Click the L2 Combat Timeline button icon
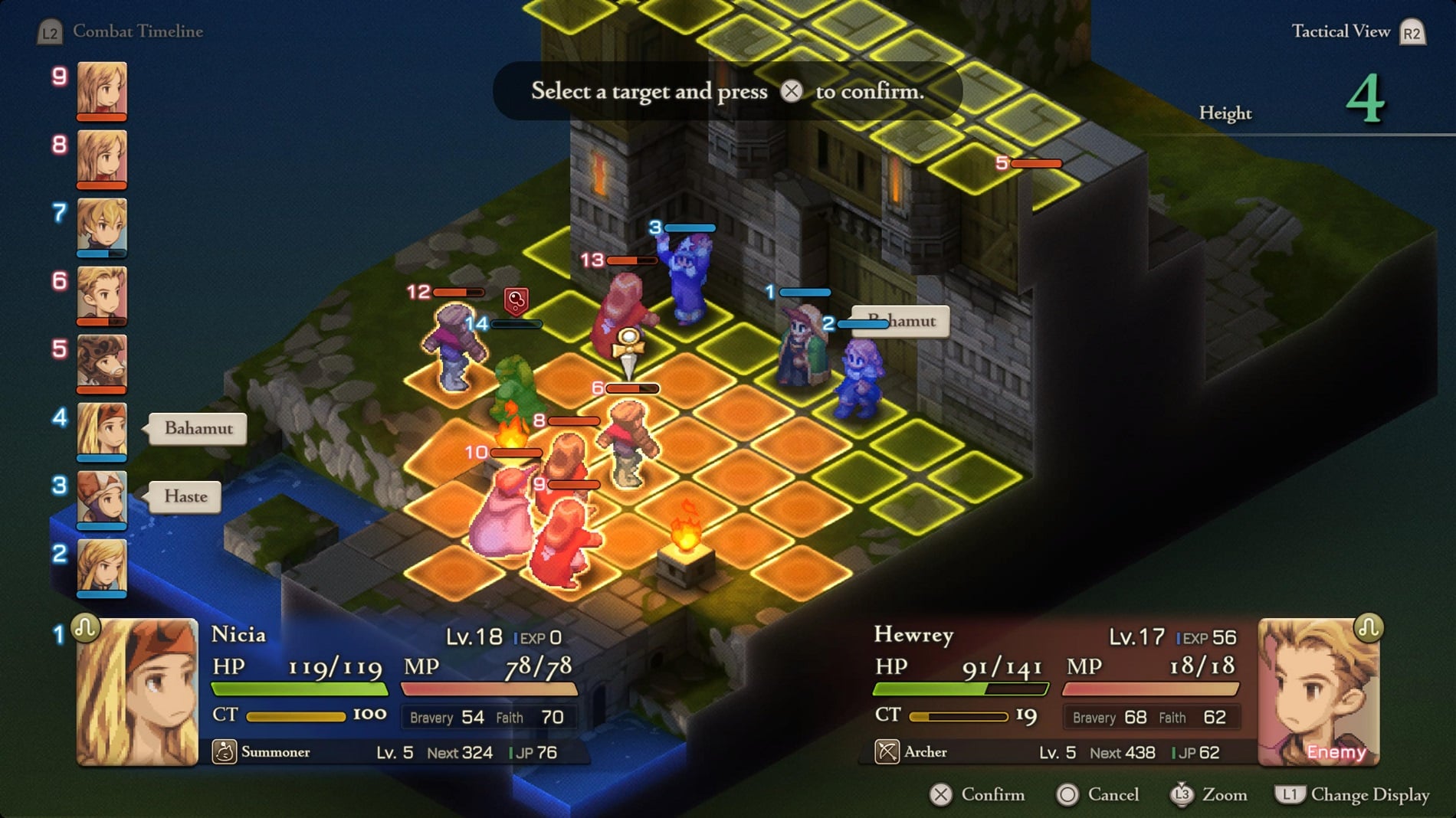Screen dimensions: 1456x818 [x=49, y=31]
